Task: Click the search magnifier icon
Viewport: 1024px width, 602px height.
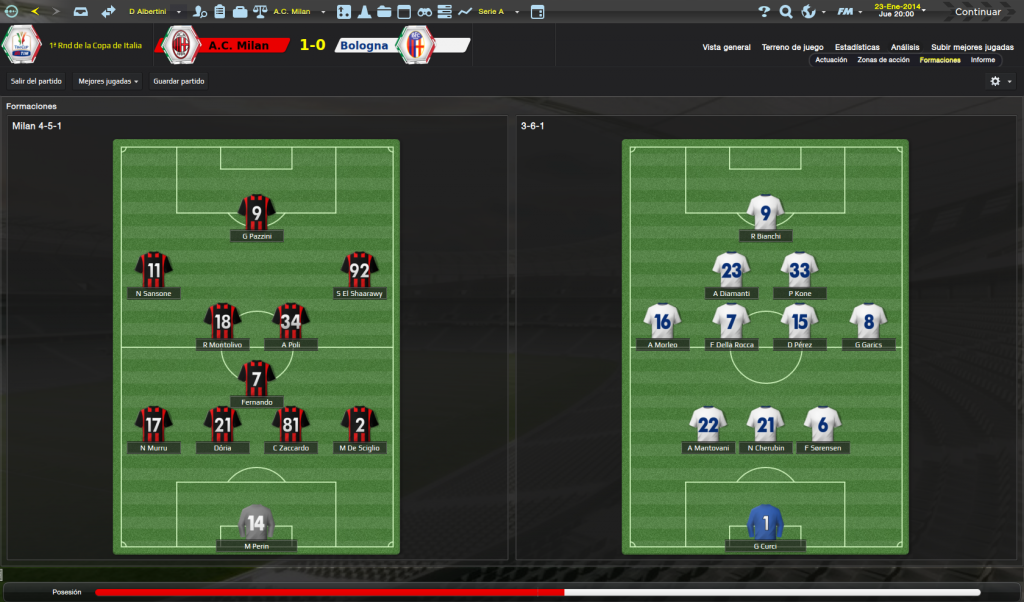Action: (786, 12)
